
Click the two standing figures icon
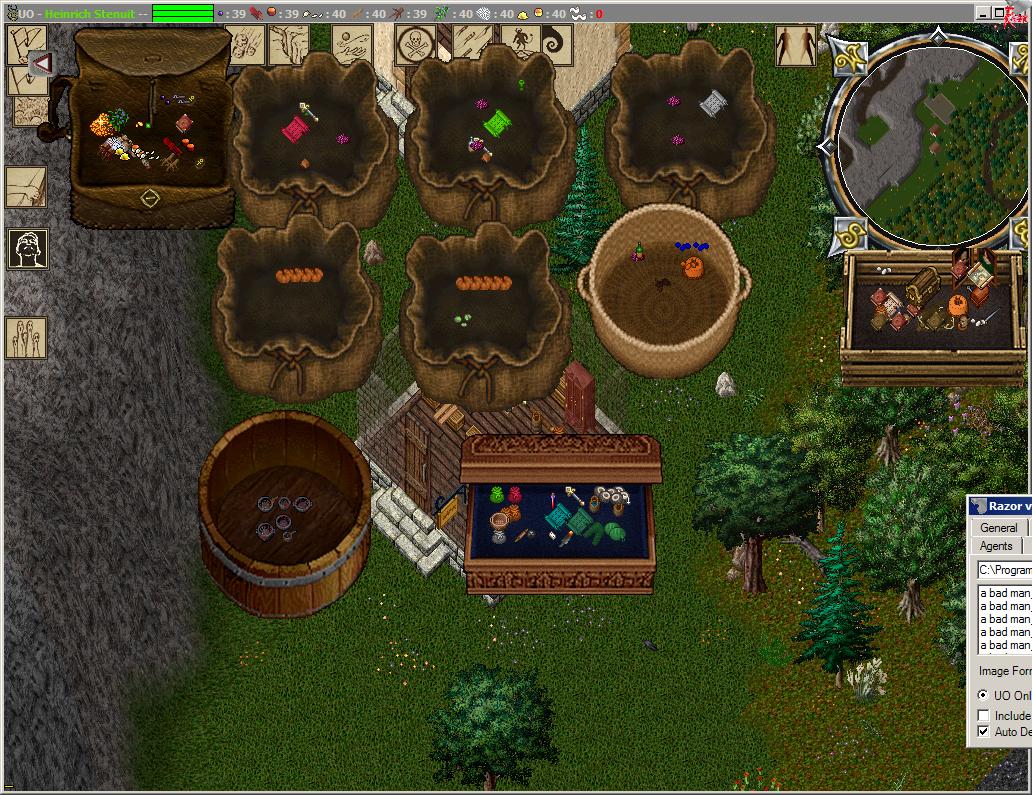795,45
